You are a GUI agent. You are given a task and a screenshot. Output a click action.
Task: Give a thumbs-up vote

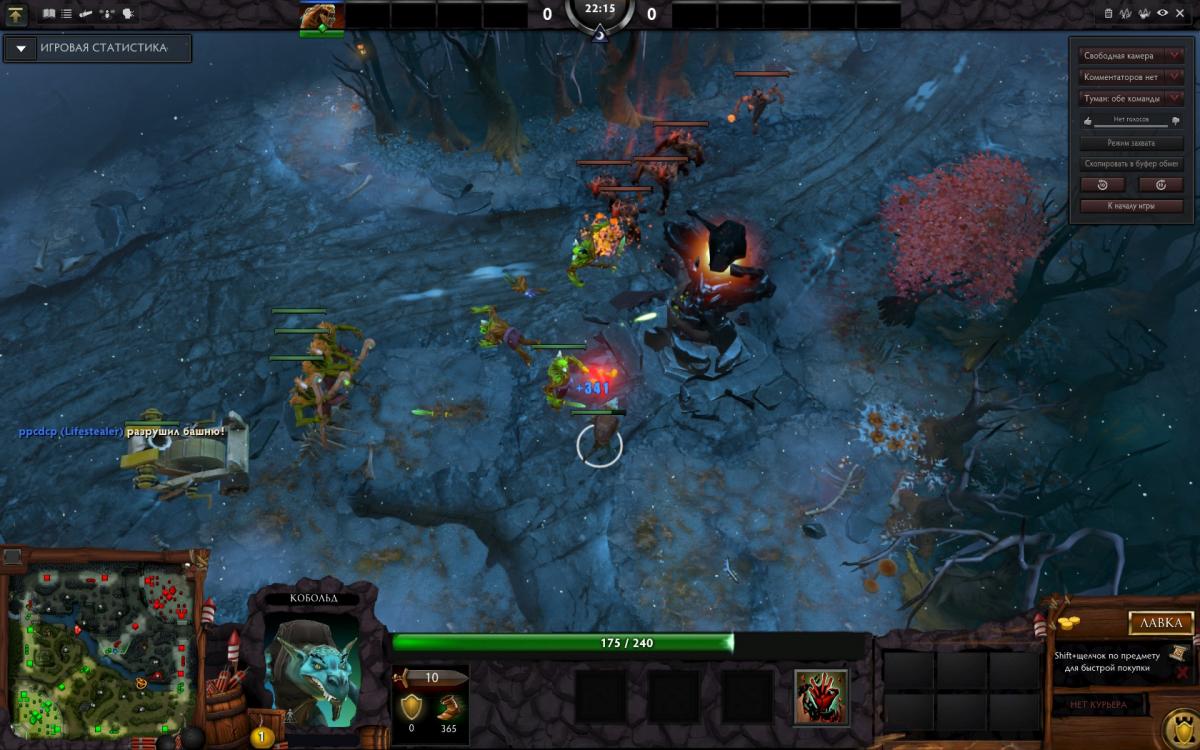1087,121
